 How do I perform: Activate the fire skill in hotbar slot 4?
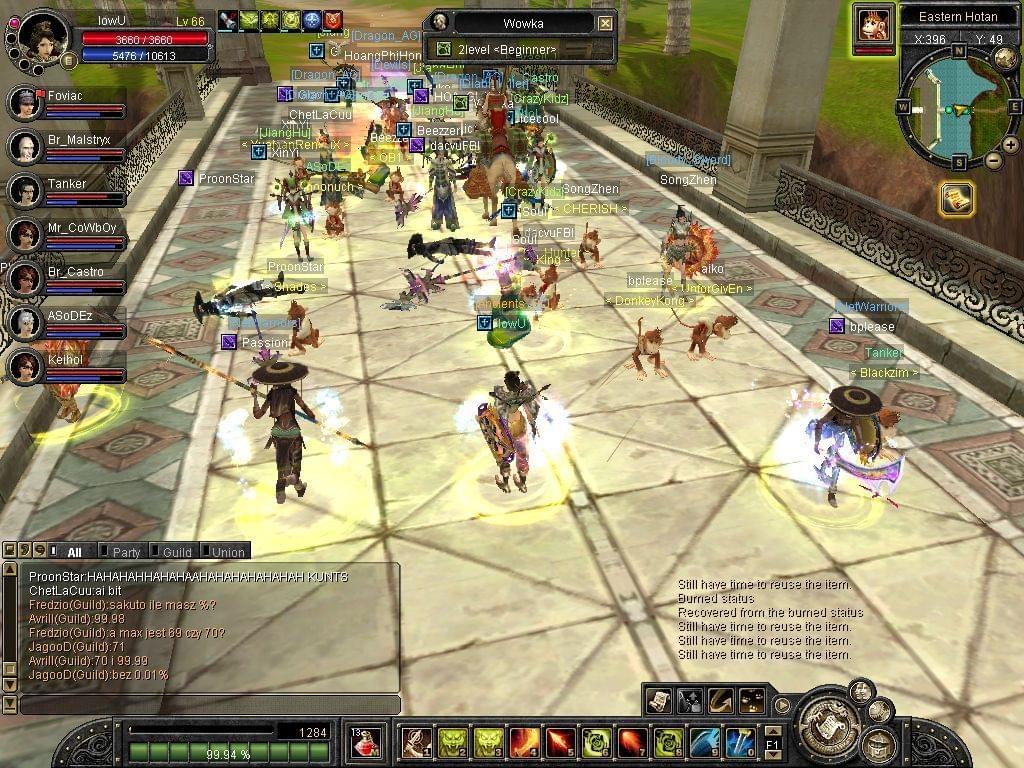[x=524, y=743]
